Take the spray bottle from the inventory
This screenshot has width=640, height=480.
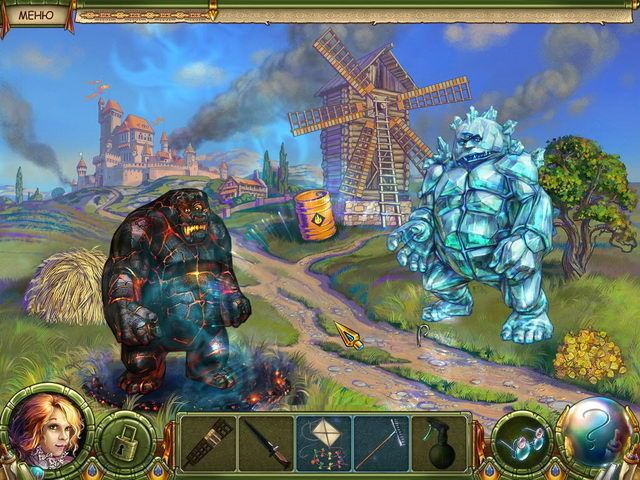tap(440, 443)
